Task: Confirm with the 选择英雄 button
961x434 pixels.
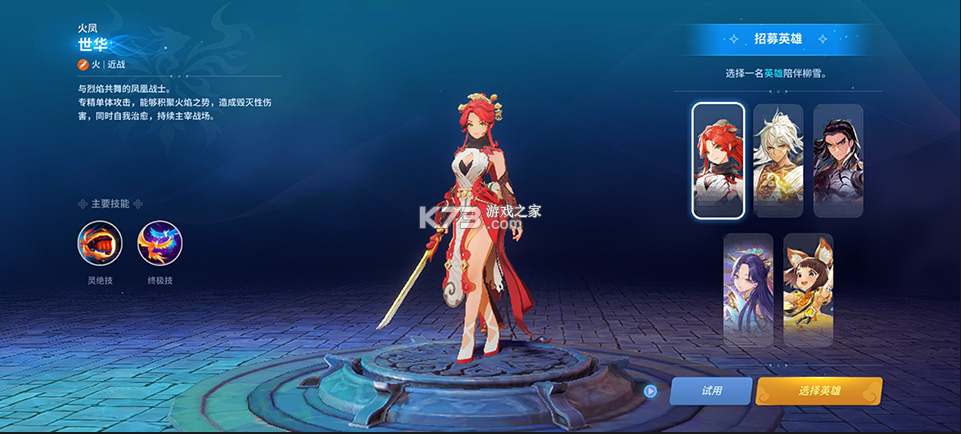Action: point(818,391)
